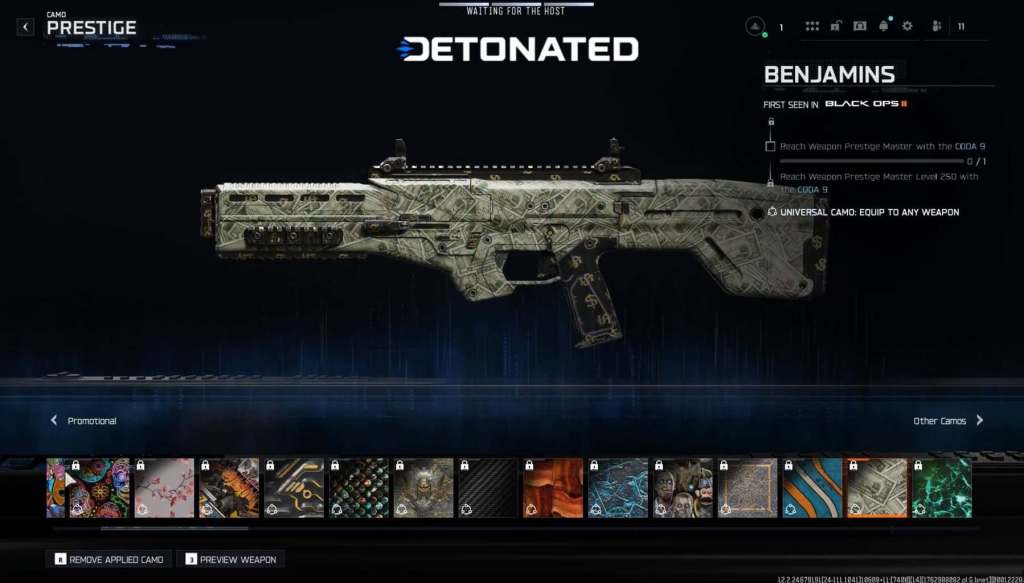Go back using the top-left arrow
Screen dimensions: 1024x583
click(x=25, y=27)
